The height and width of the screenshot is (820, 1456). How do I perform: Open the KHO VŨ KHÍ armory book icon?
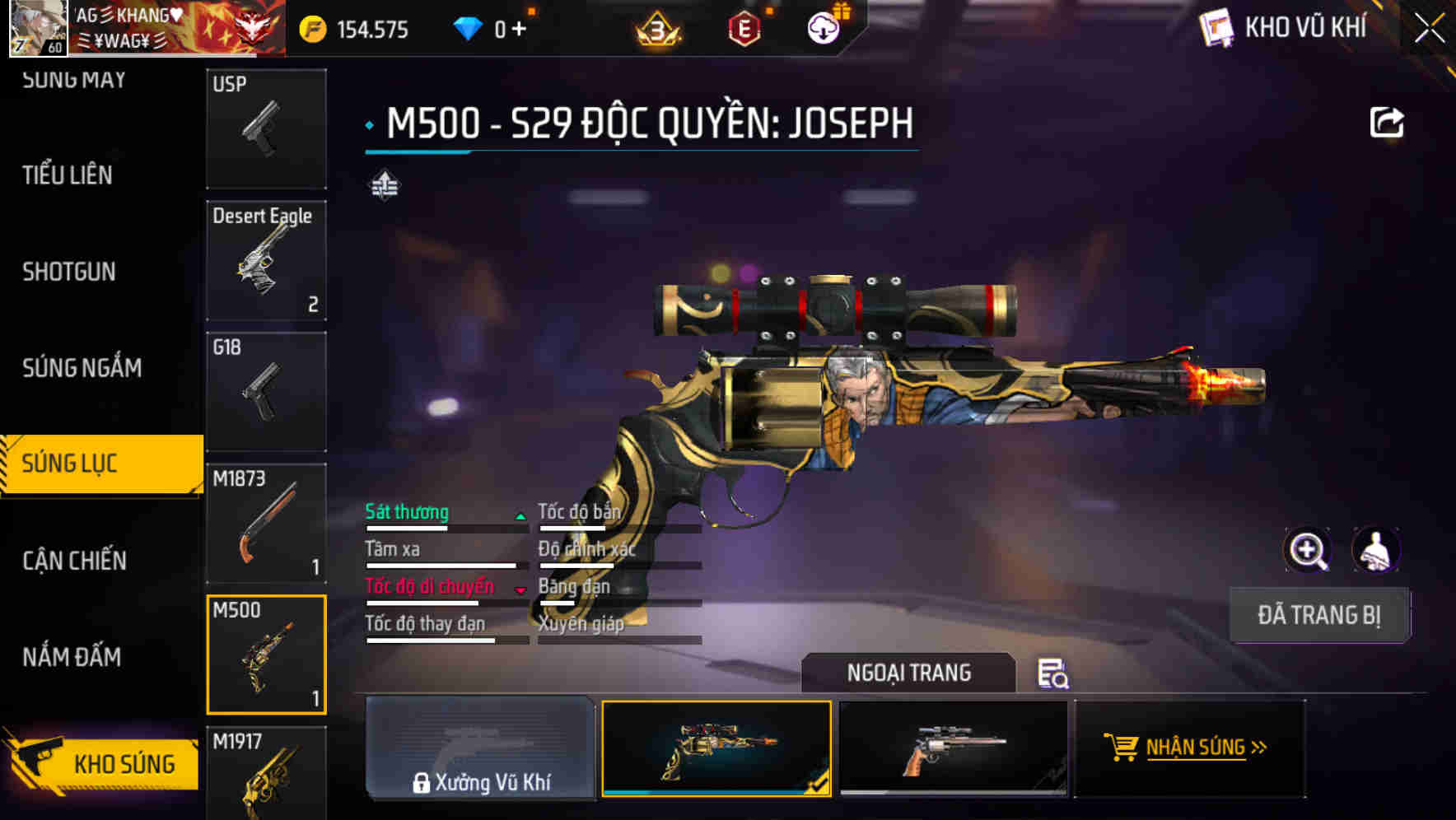coord(1216,27)
